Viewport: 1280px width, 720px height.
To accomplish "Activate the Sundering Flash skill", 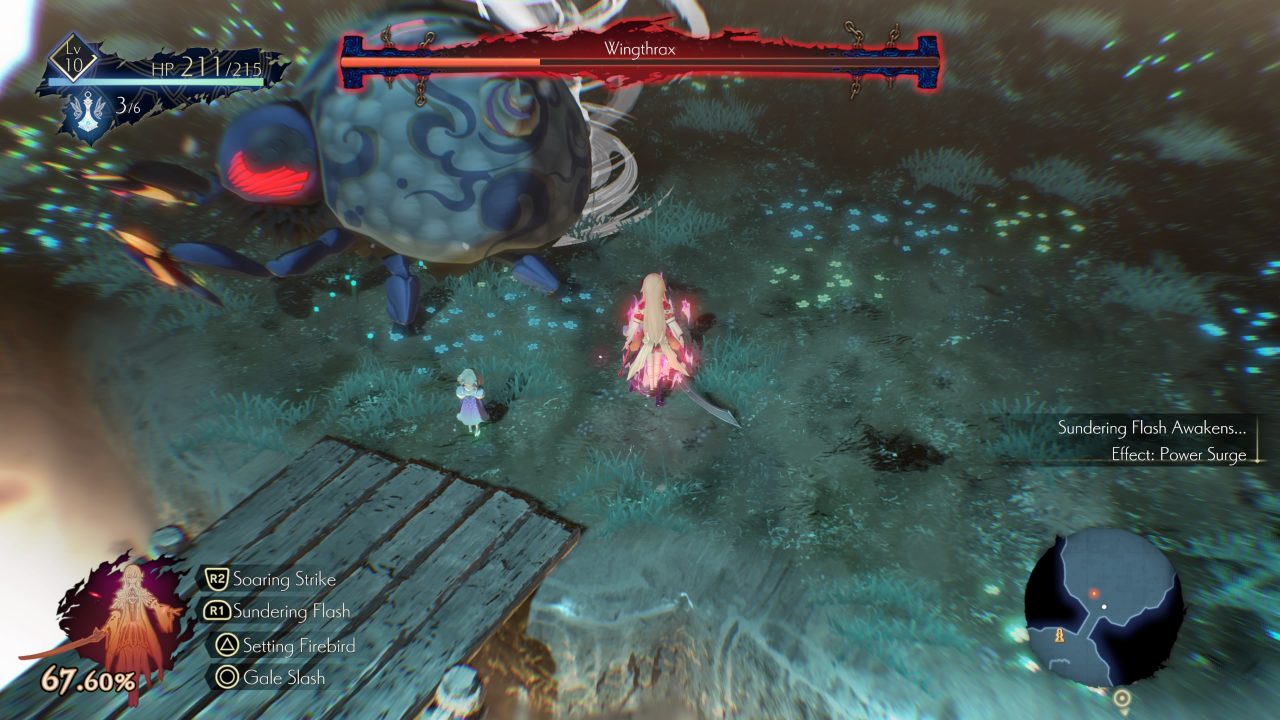I will pos(289,611).
